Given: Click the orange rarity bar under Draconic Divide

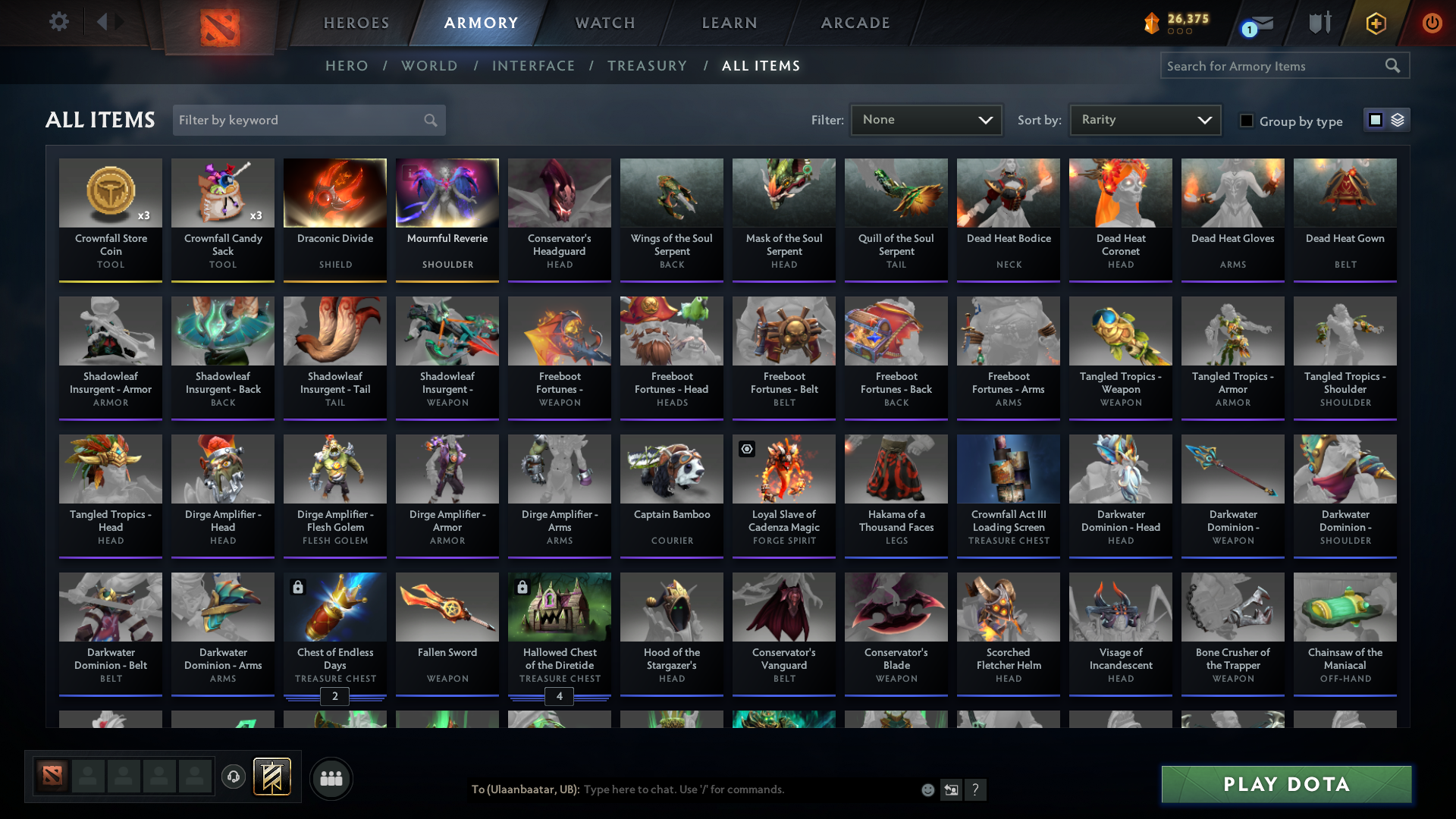Looking at the screenshot, I should (x=334, y=280).
